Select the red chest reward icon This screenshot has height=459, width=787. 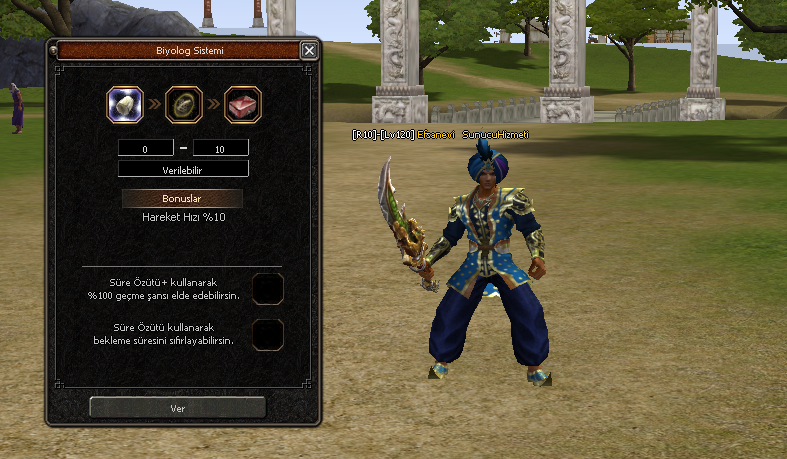pyautogui.click(x=243, y=103)
